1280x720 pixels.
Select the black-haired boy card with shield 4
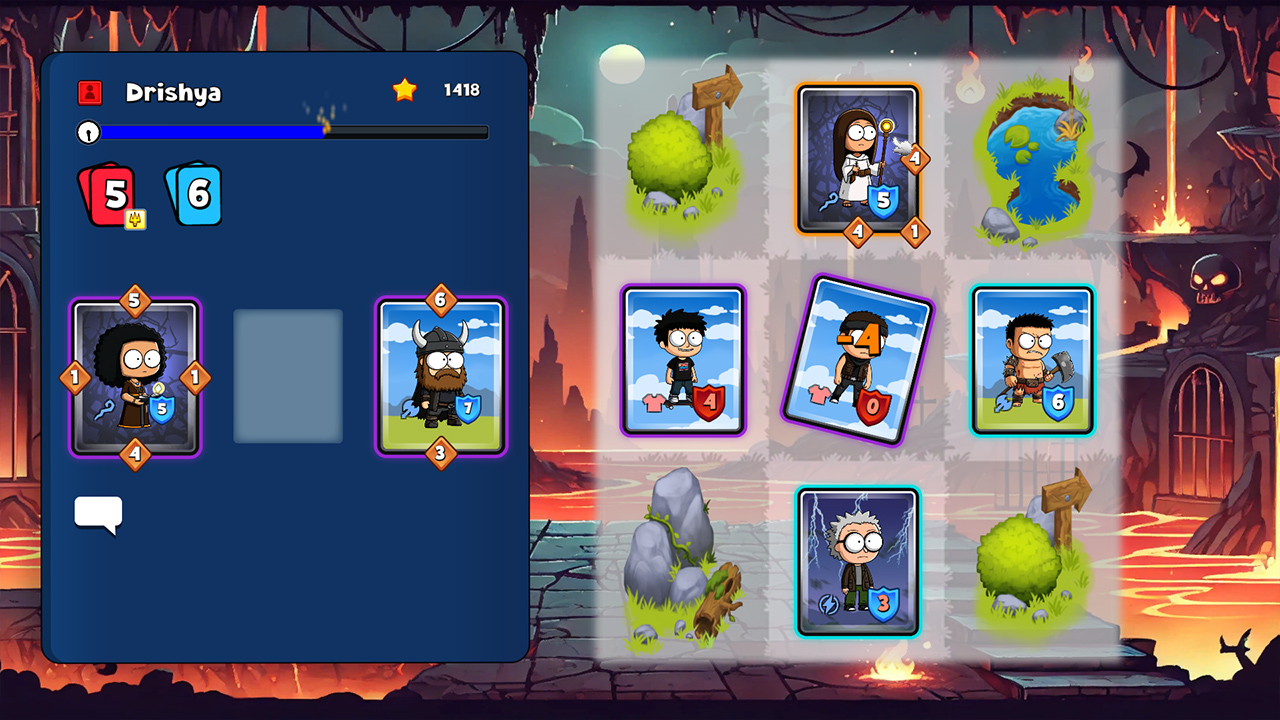(683, 360)
